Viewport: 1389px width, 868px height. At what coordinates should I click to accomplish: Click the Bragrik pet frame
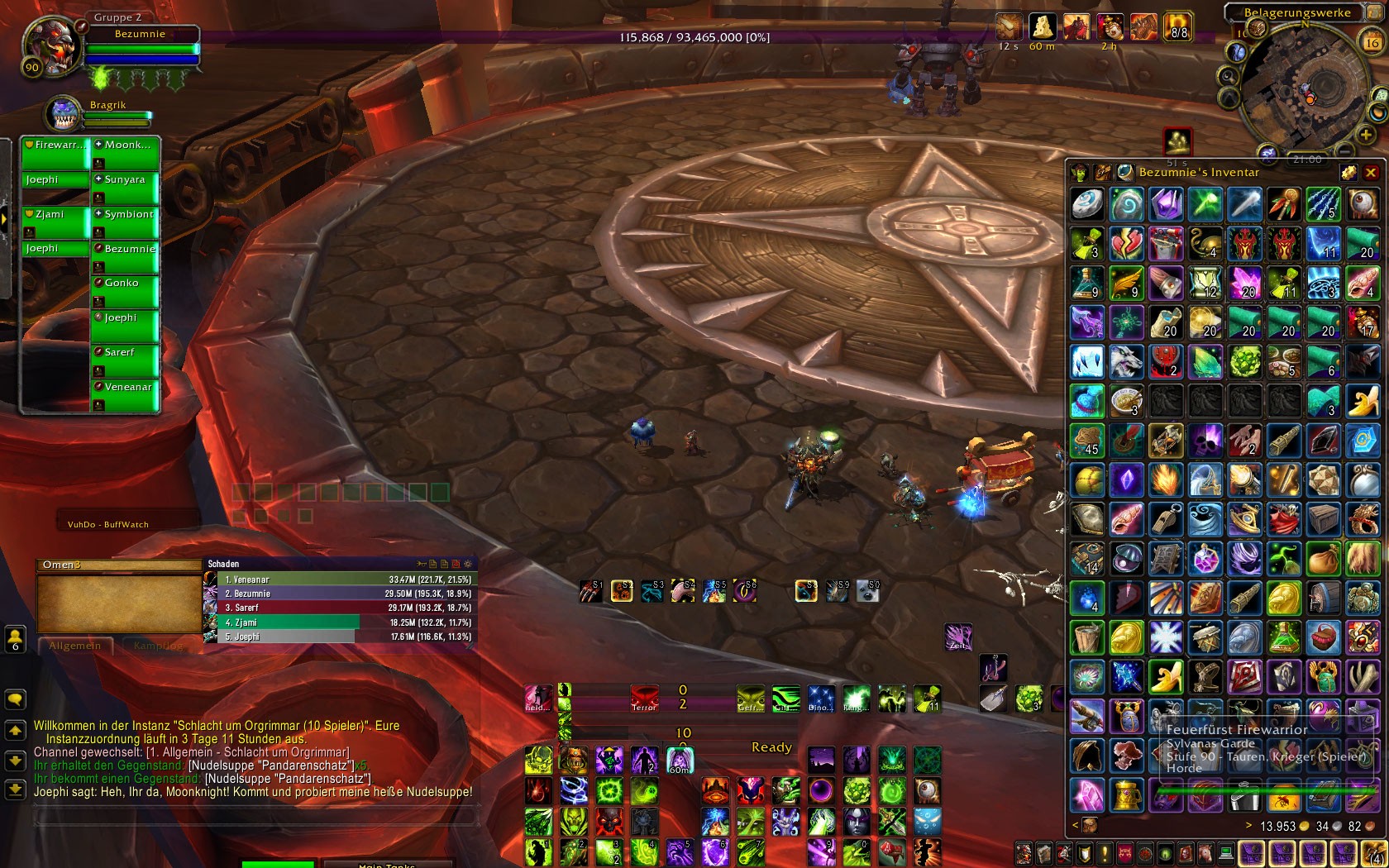[x=64, y=113]
